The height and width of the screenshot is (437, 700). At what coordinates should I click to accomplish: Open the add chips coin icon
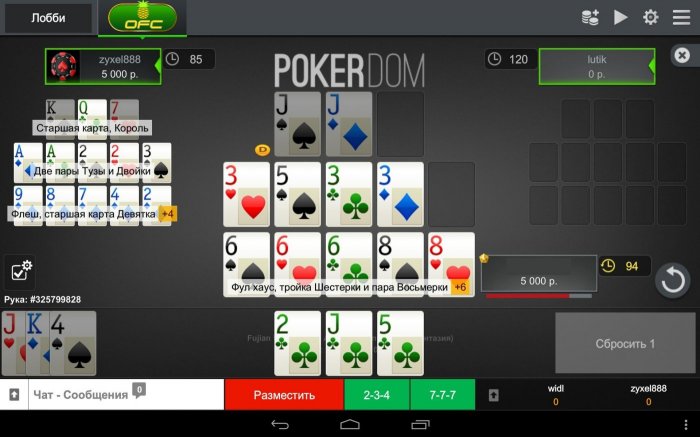[590, 17]
